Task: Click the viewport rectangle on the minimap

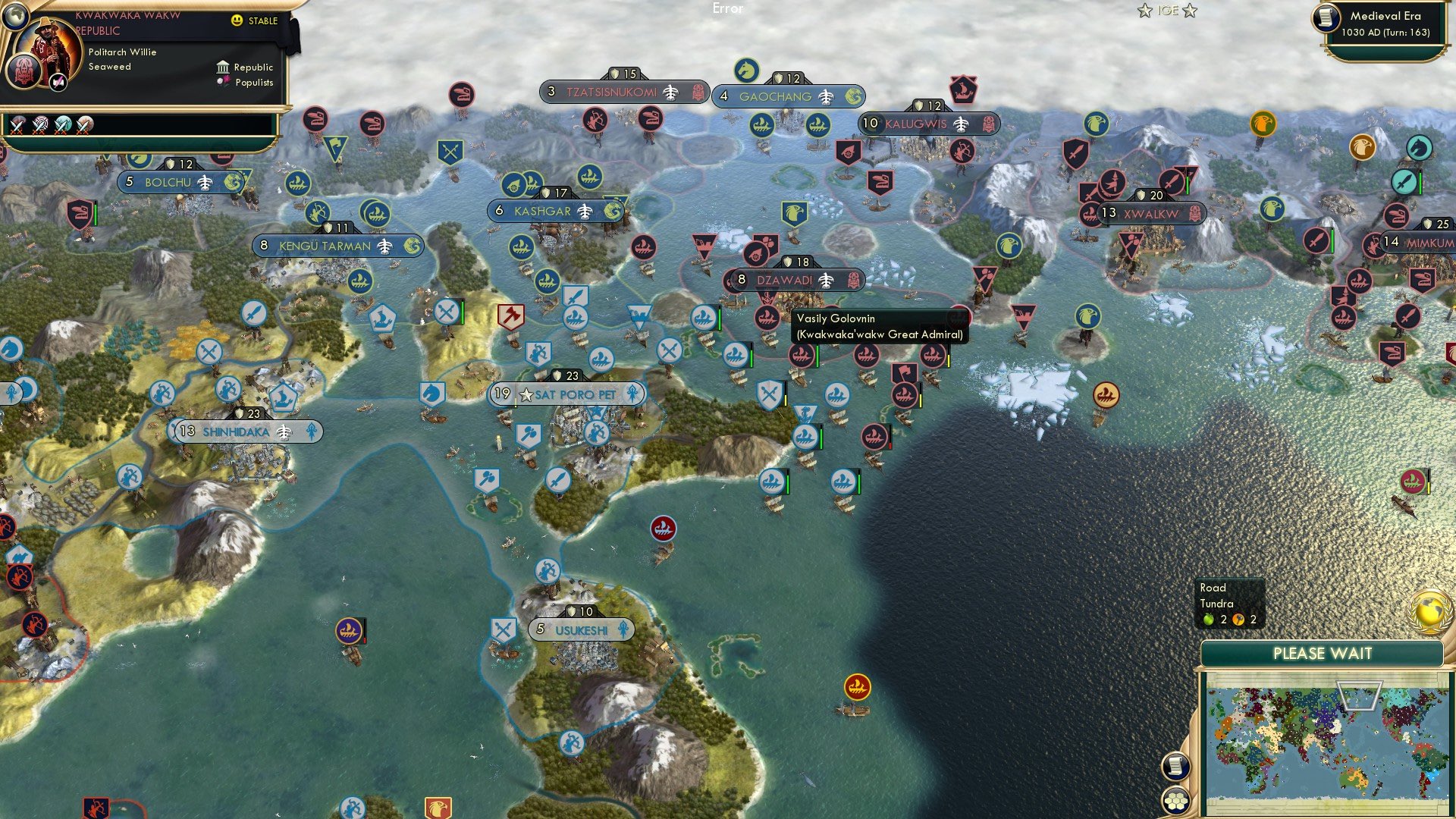Action: click(1359, 695)
